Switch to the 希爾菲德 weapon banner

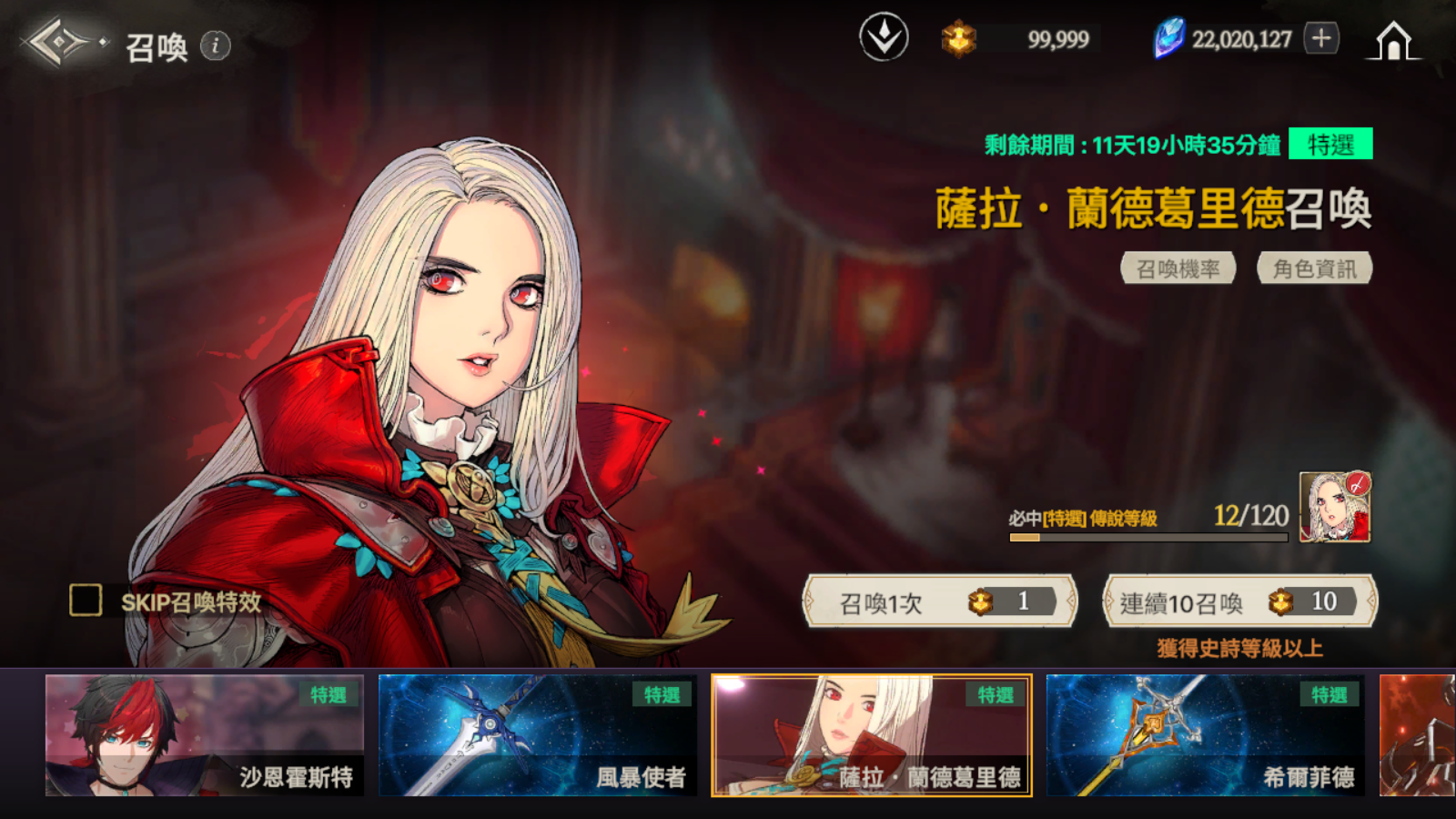point(1206,735)
